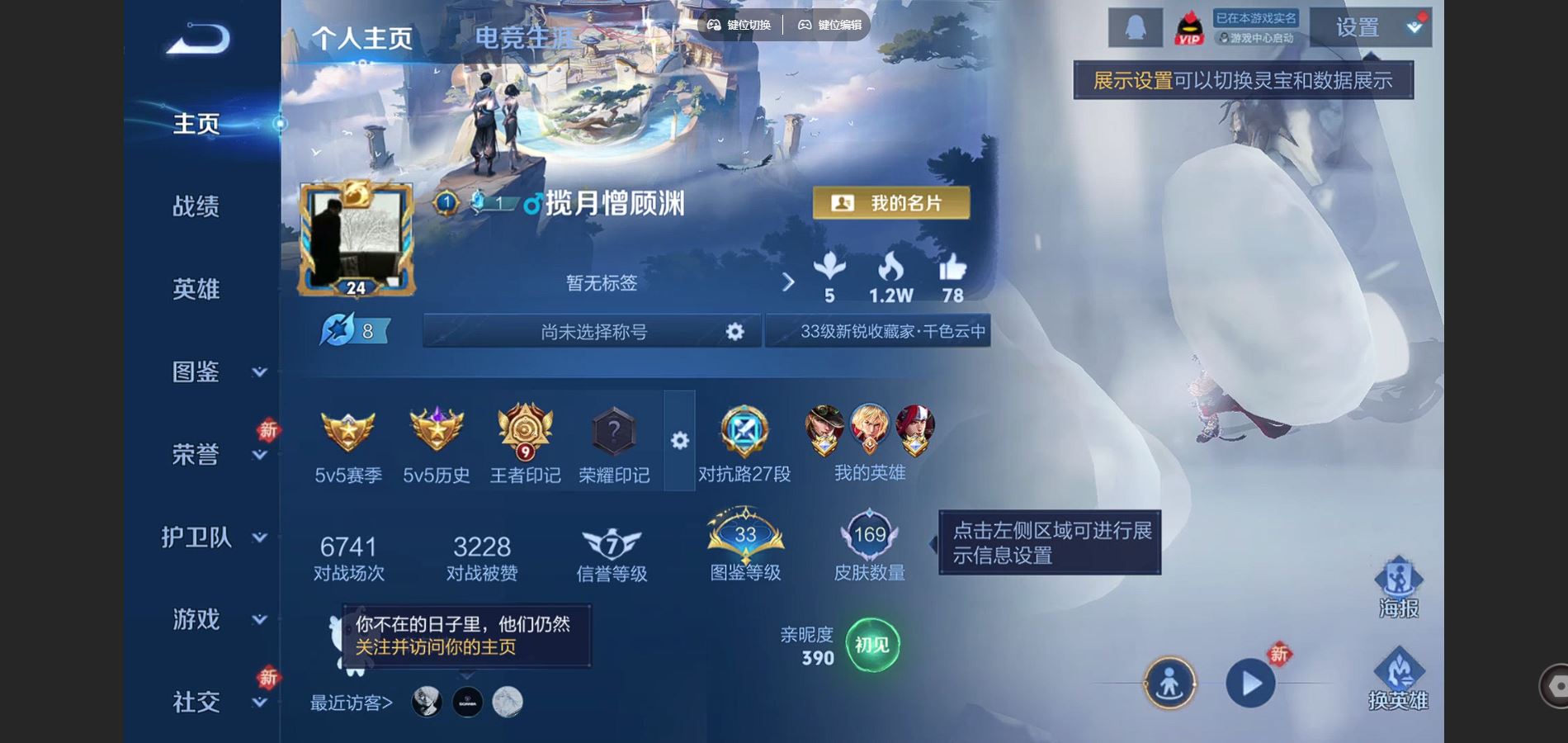Play the hero showcase animation
Image resolution: width=1568 pixels, height=743 pixels.
[x=1250, y=684]
